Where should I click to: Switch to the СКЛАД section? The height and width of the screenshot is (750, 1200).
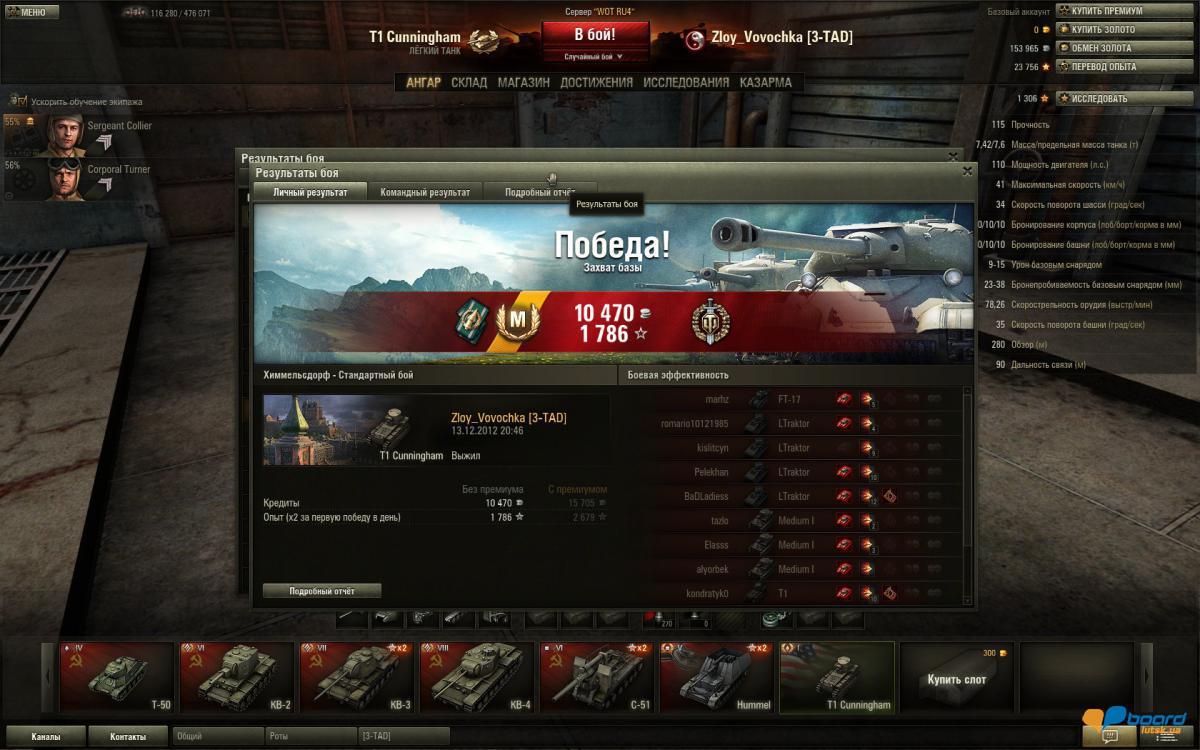coord(469,83)
